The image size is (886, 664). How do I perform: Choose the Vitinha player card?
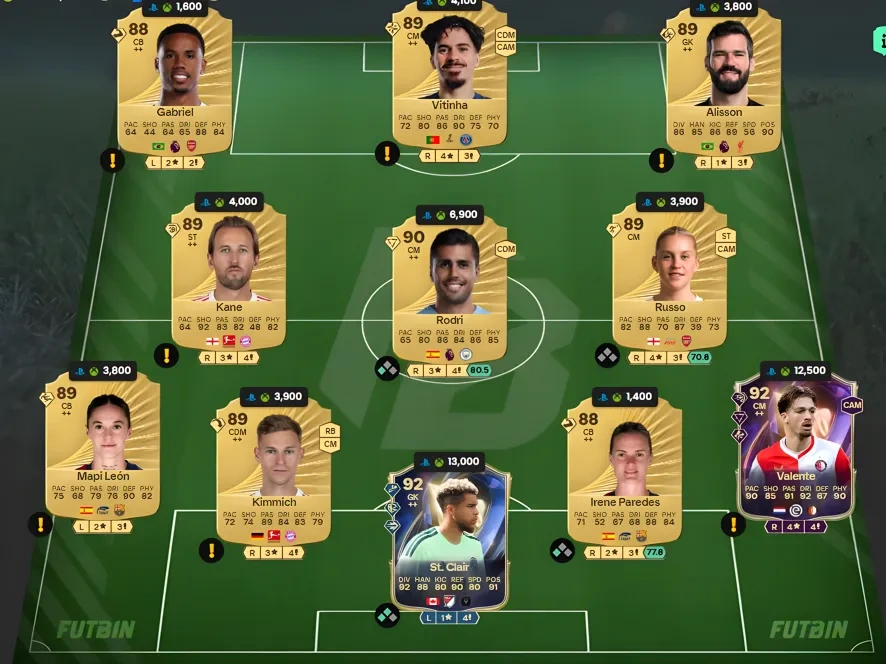(449, 85)
